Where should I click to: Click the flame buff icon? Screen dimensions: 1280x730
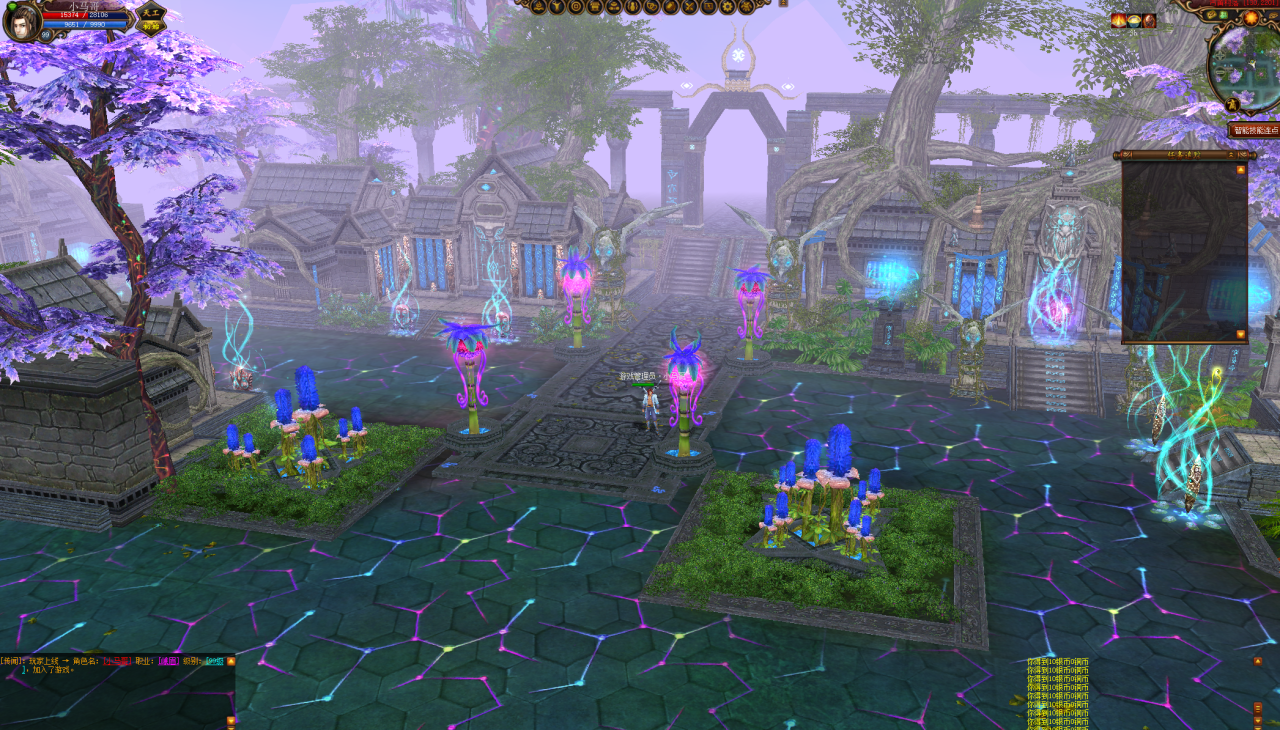pos(1118,21)
